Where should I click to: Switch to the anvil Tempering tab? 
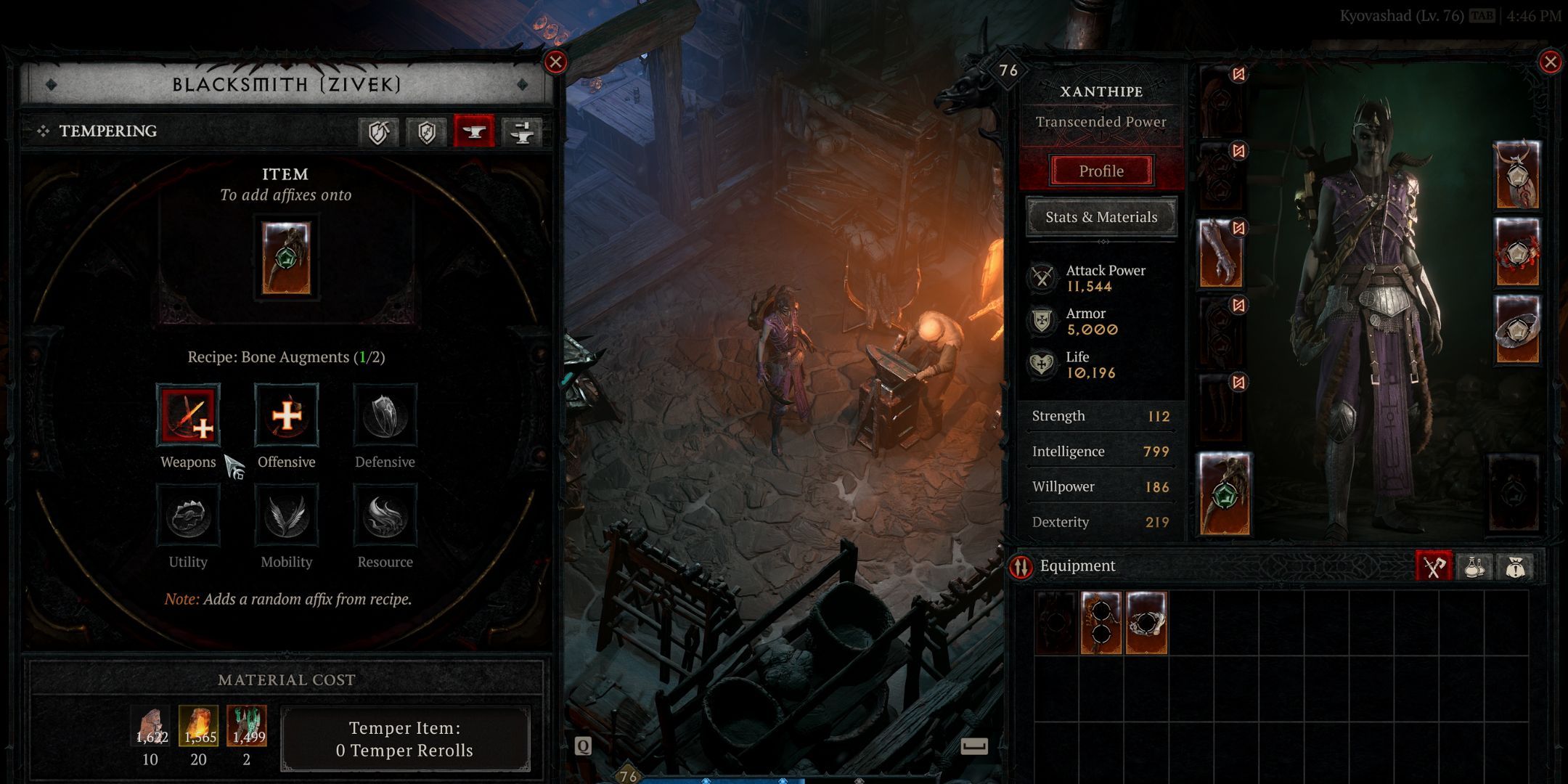[474, 131]
